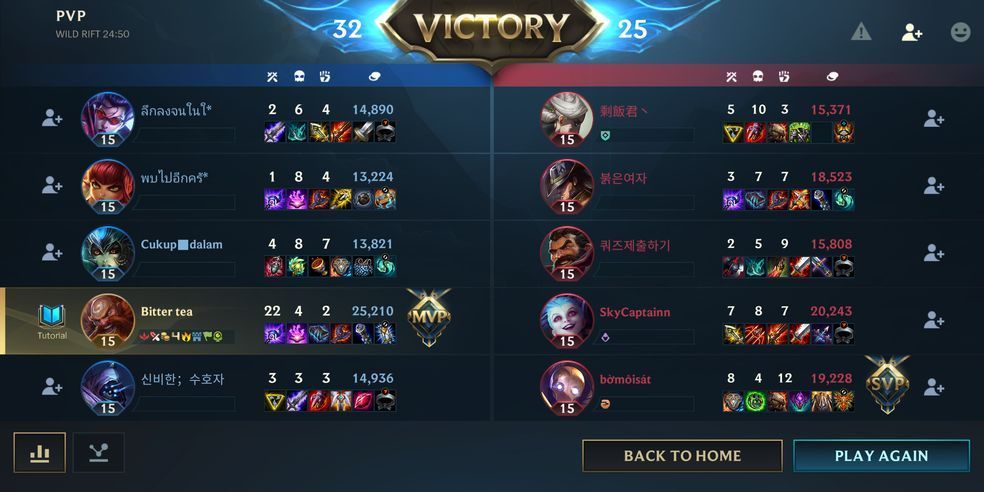Send friend request to 퀴즈제출하기

(934, 252)
